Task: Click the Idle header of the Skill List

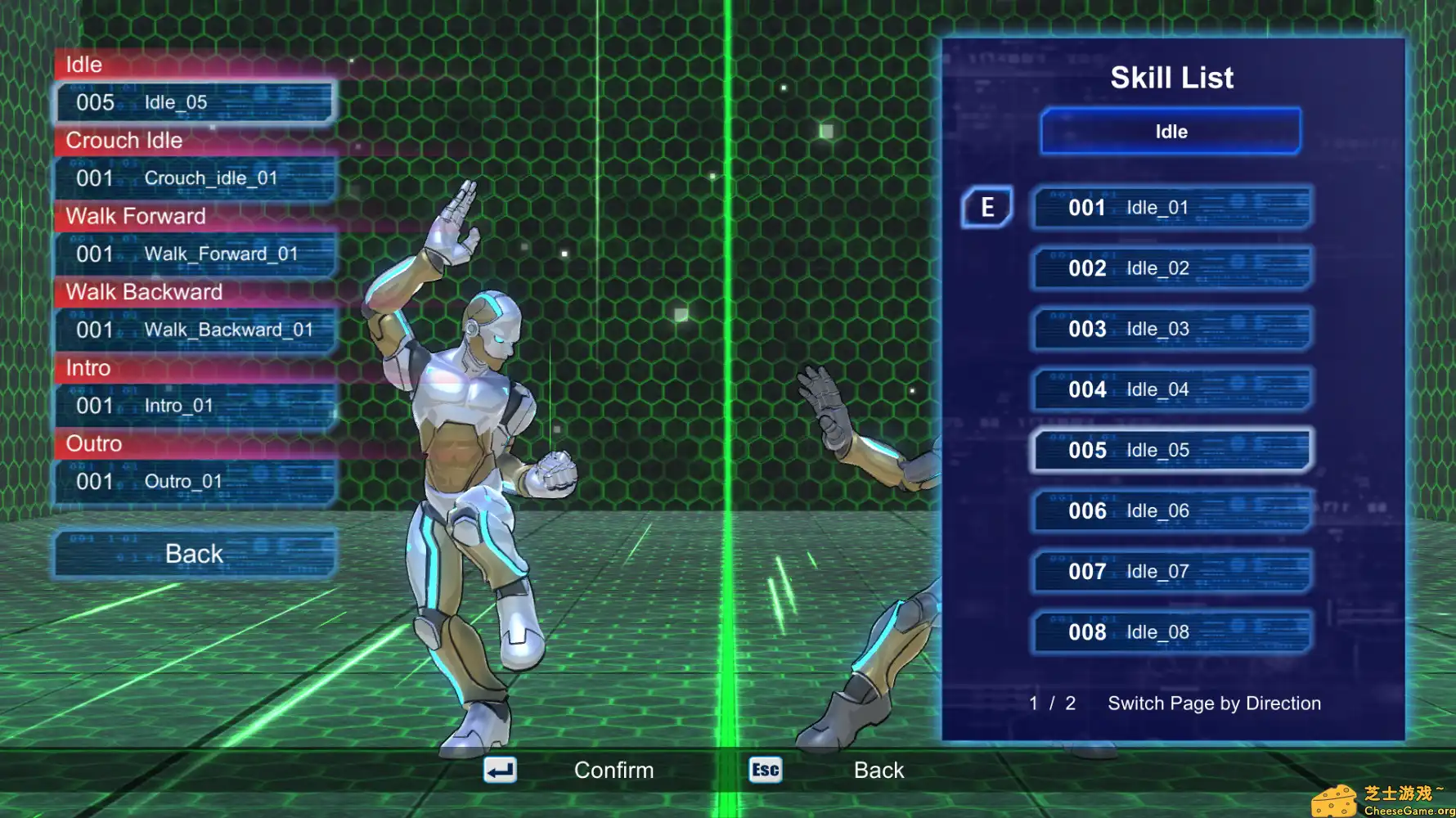Action: click(1170, 131)
